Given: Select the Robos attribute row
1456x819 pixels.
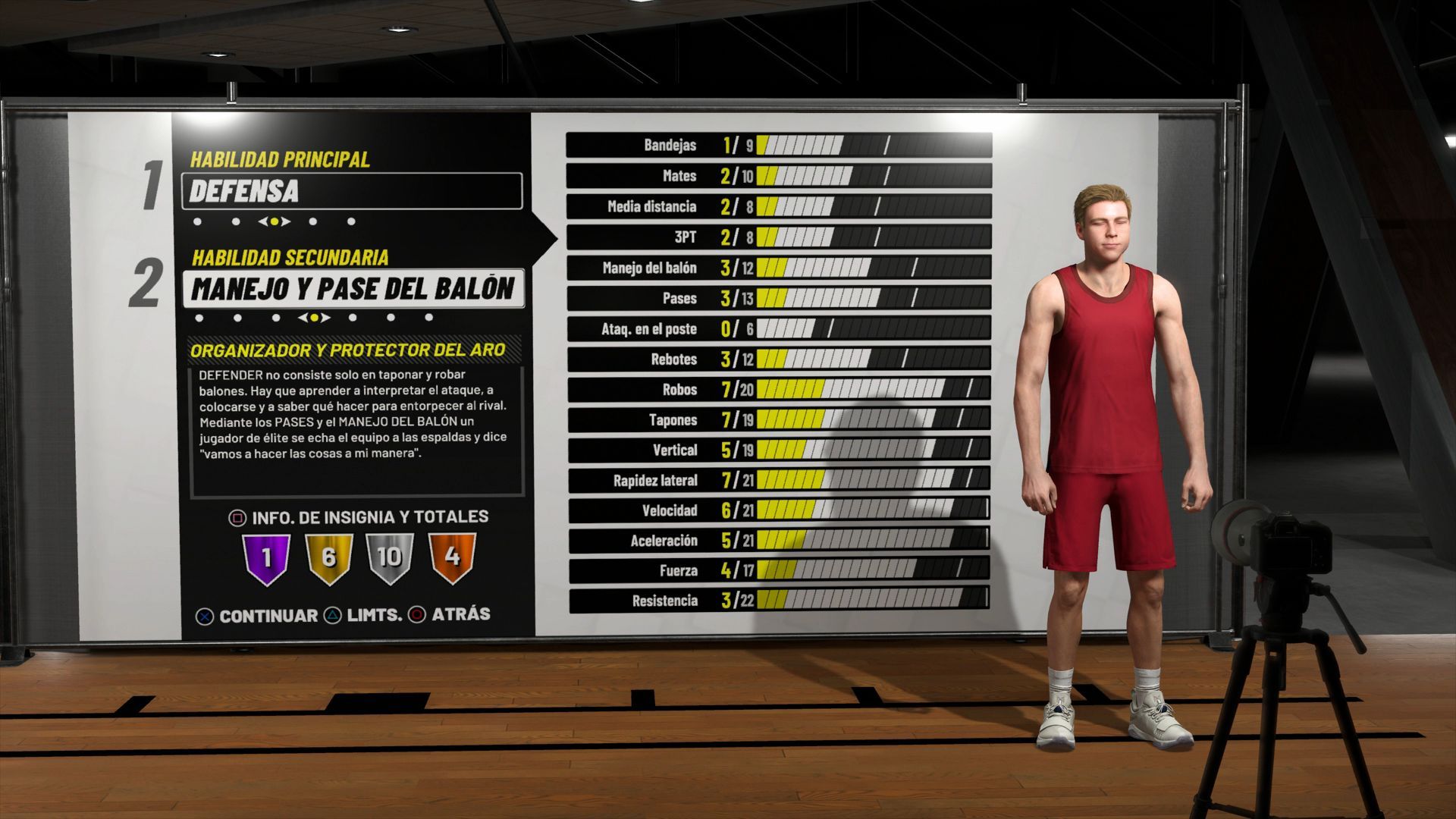Looking at the screenshot, I should pos(779,390).
